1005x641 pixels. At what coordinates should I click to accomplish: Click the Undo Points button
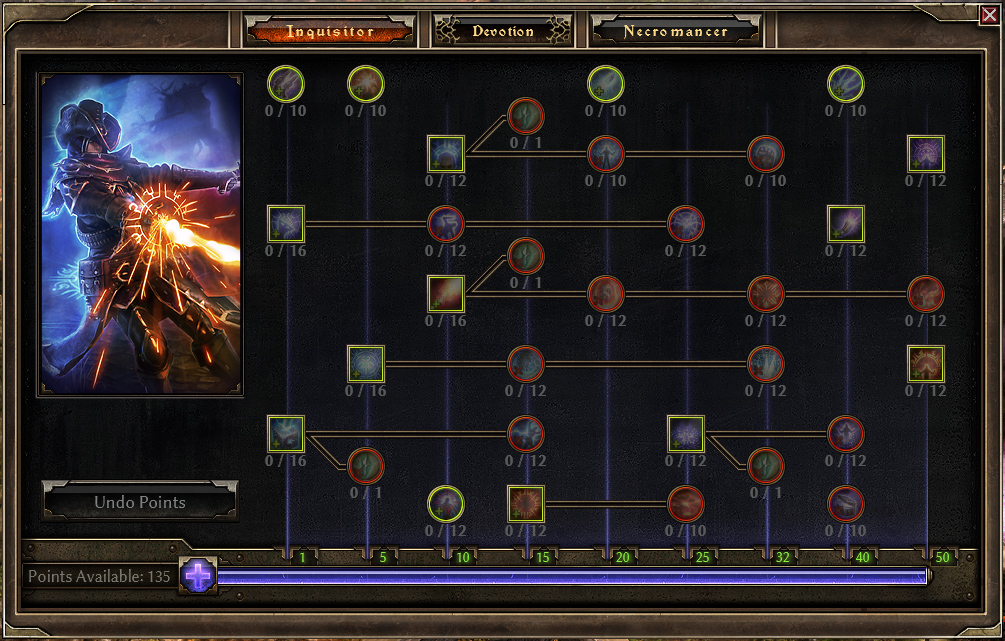[140, 502]
